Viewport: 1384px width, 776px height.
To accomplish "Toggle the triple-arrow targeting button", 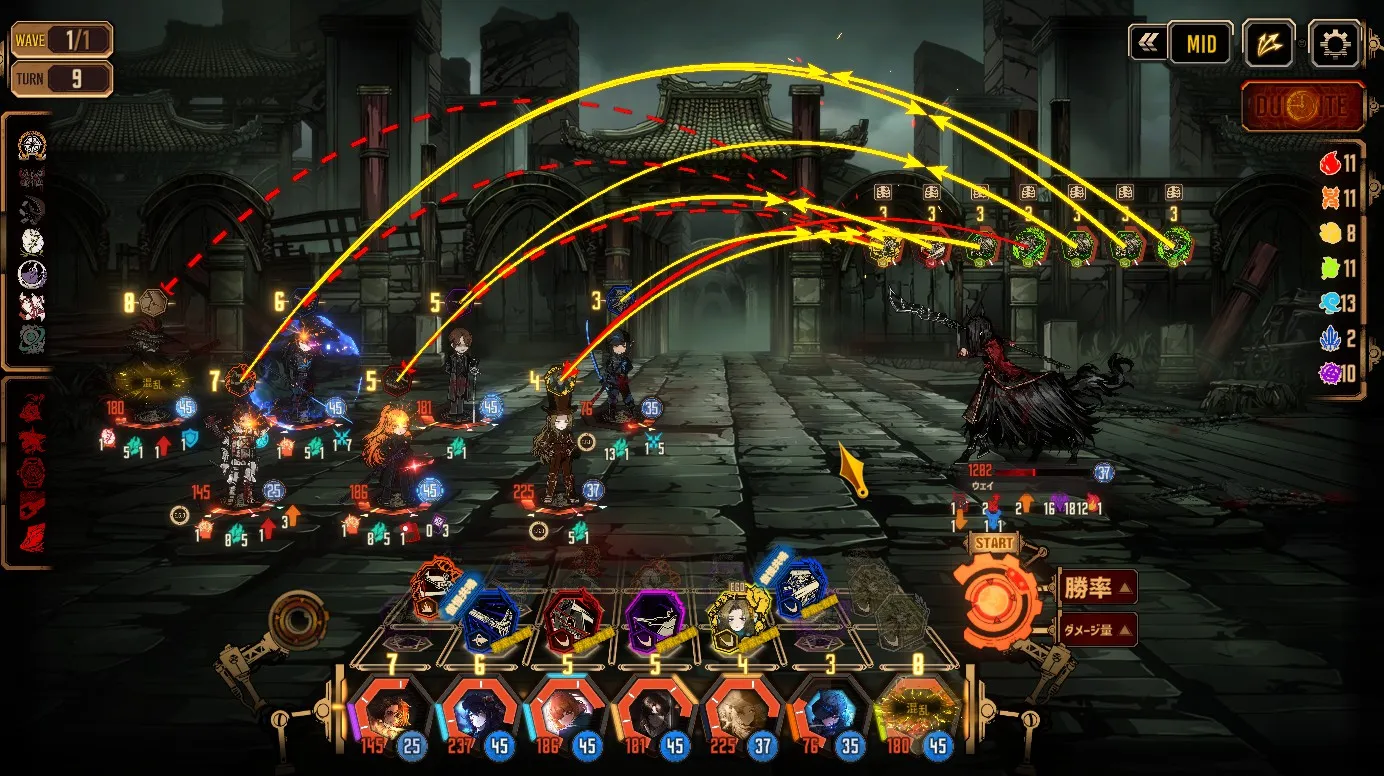I will click(x=1268, y=44).
